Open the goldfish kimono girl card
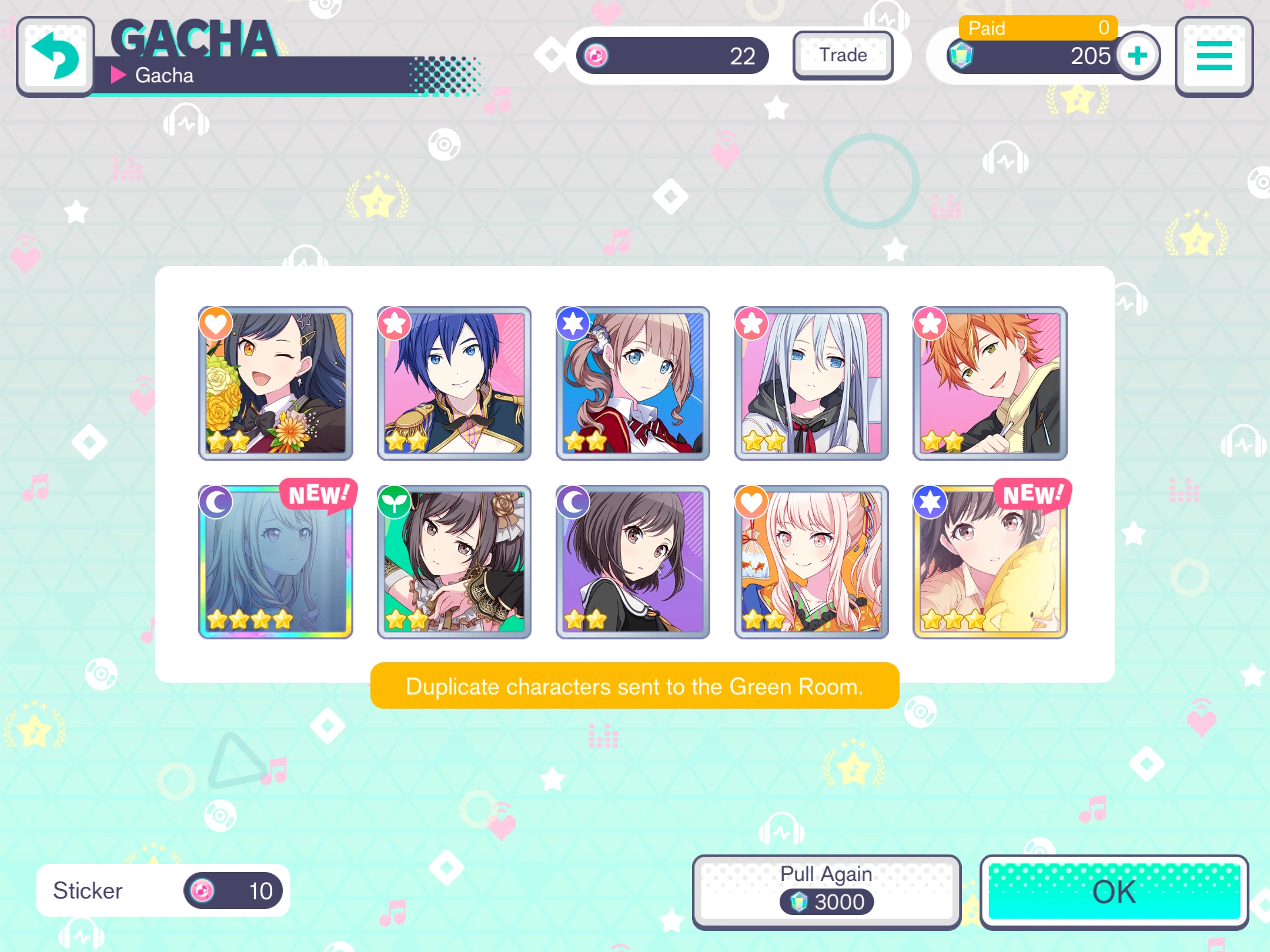 point(811,562)
